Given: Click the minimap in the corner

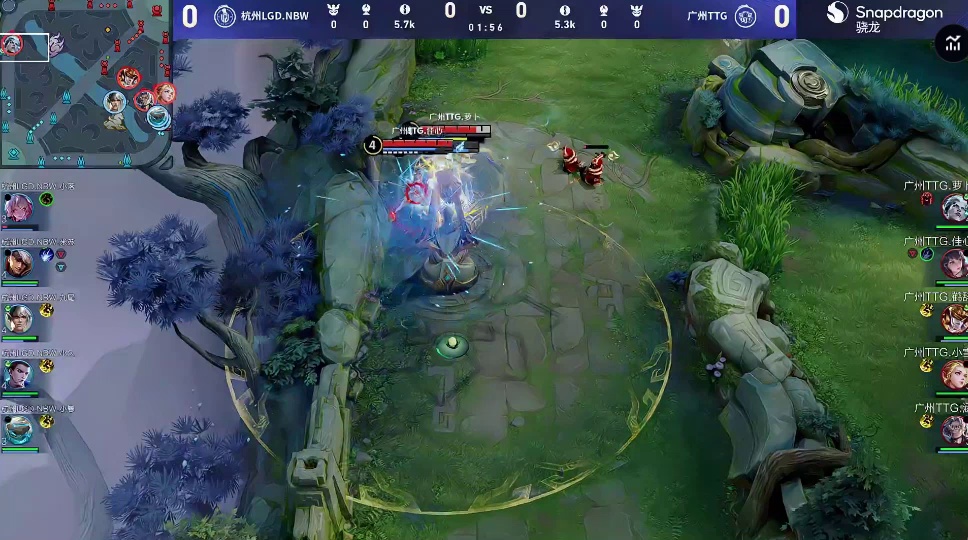Looking at the screenshot, I should [x=86, y=83].
